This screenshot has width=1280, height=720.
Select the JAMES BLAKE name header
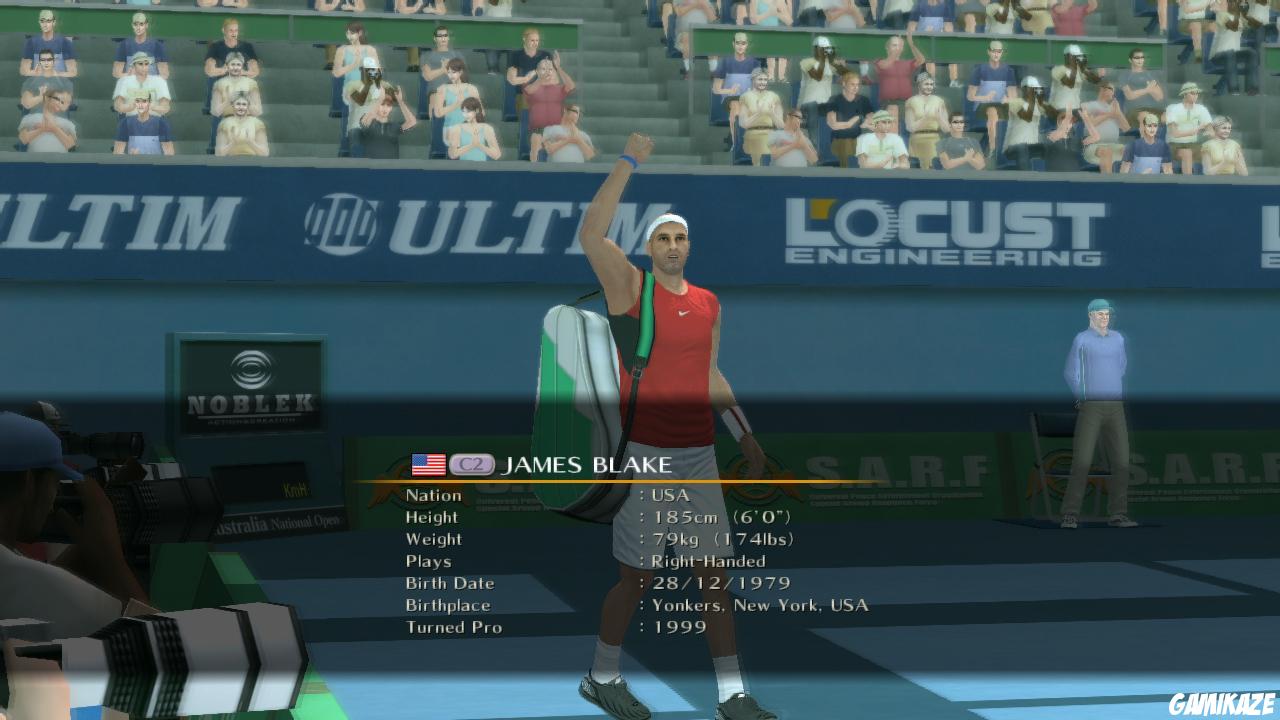[x=590, y=462]
